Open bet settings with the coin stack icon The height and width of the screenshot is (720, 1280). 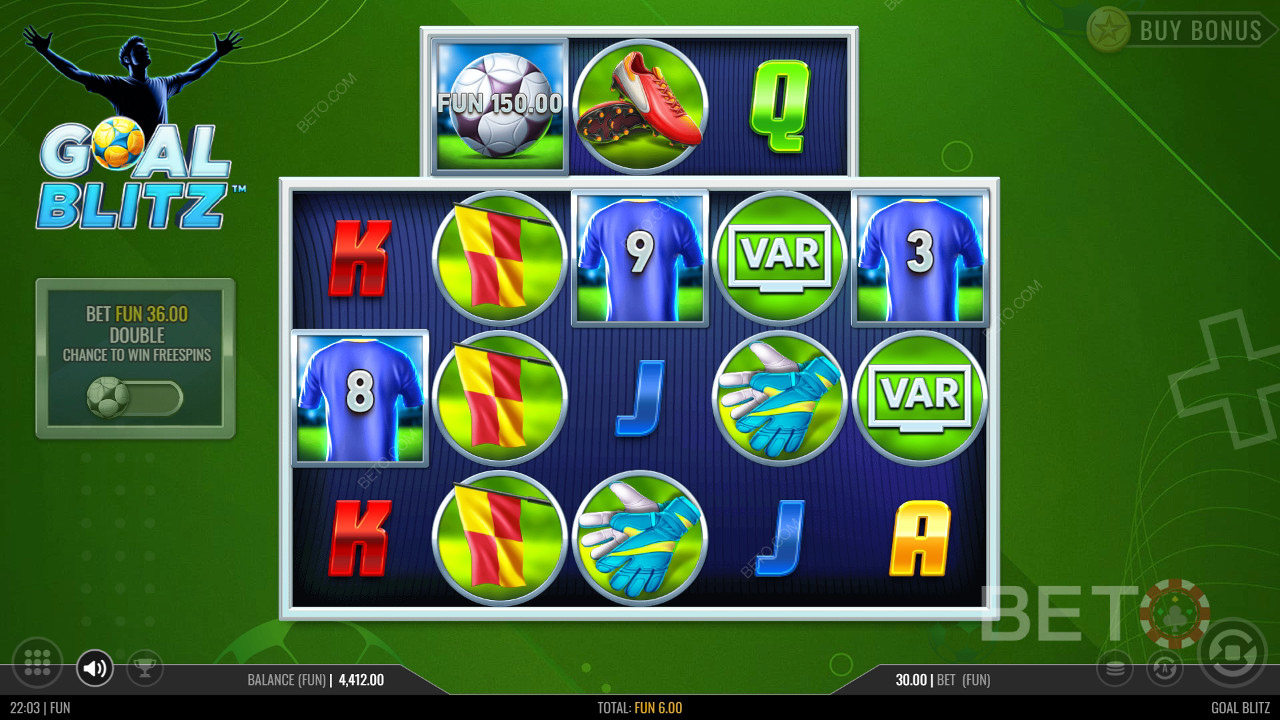click(1114, 667)
